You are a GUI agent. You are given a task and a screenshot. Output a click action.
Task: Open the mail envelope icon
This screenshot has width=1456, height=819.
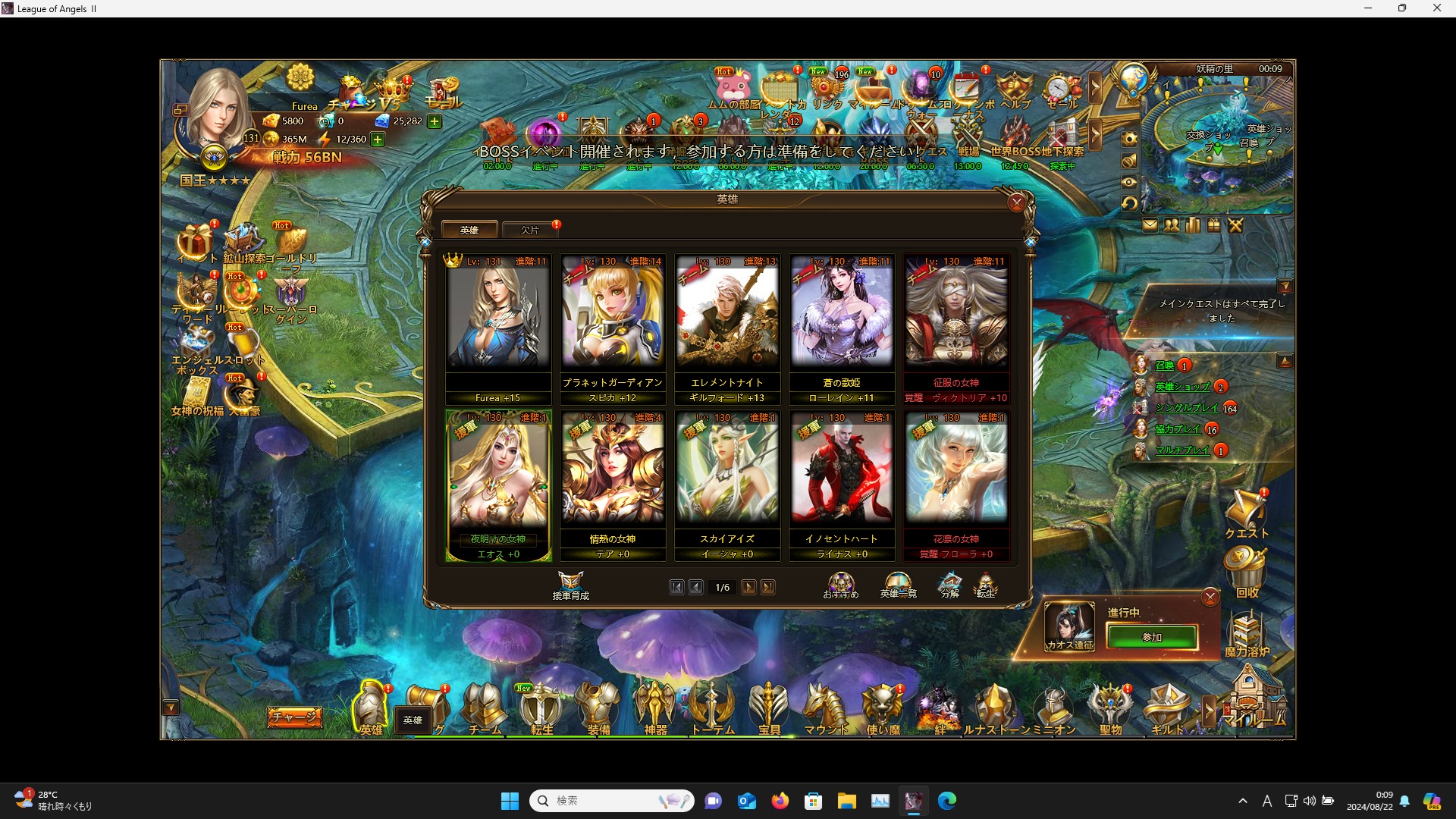(x=1150, y=224)
